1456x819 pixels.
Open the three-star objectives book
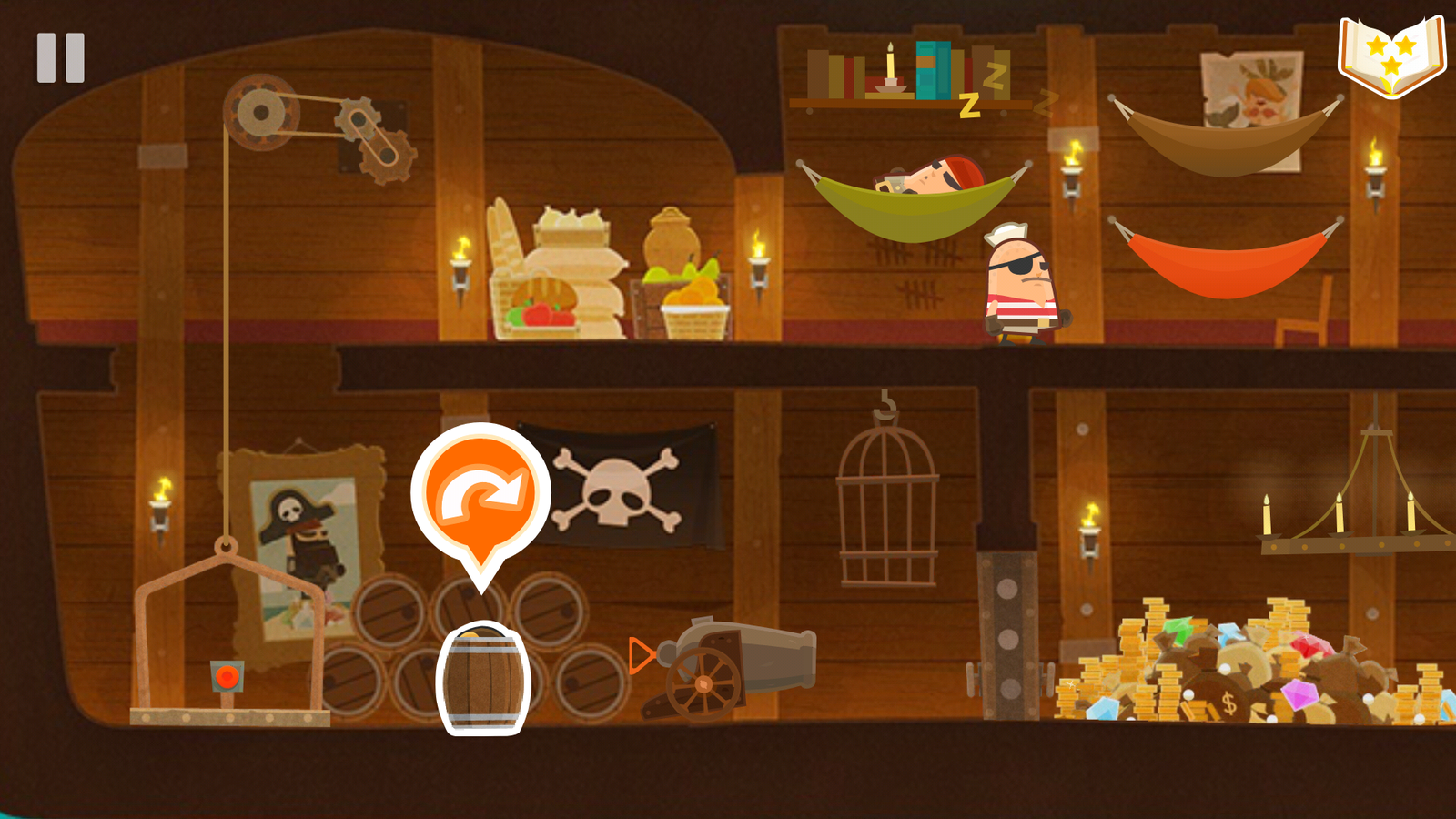[x=1392, y=56]
